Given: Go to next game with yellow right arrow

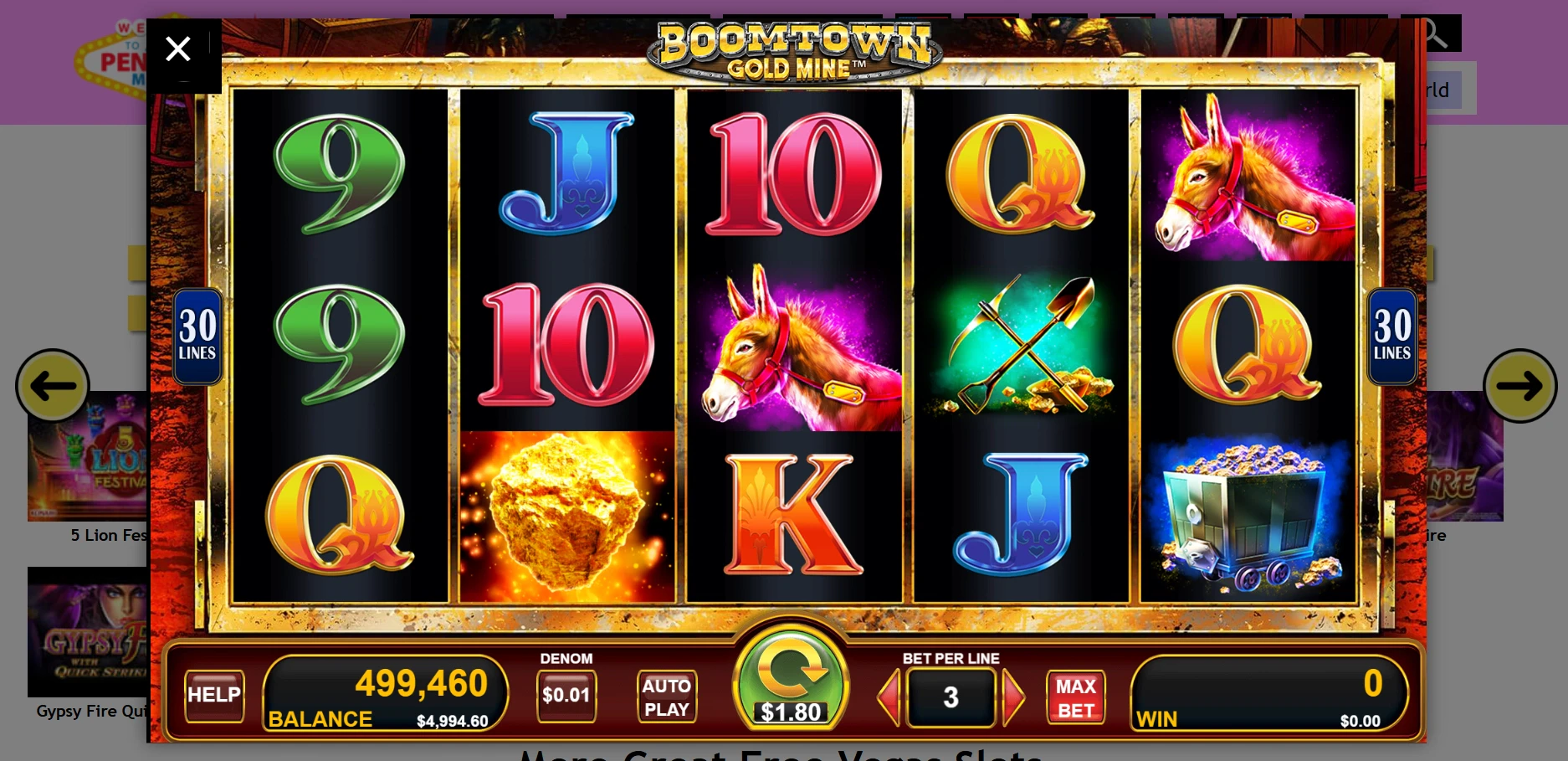Looking at the screenshot, I should [x=1519, y=386].
